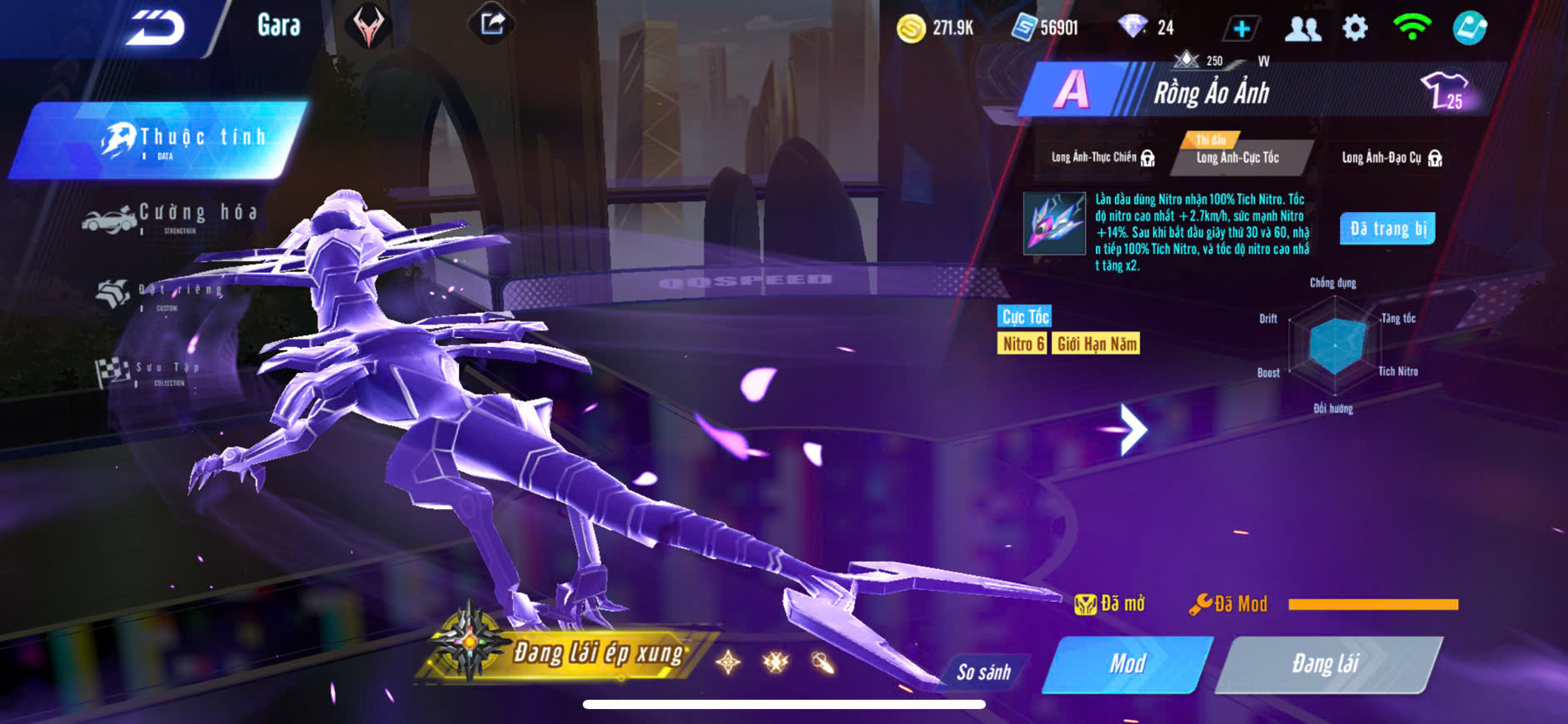Click the Đã trang bị button

click(x=1386, y=229)
